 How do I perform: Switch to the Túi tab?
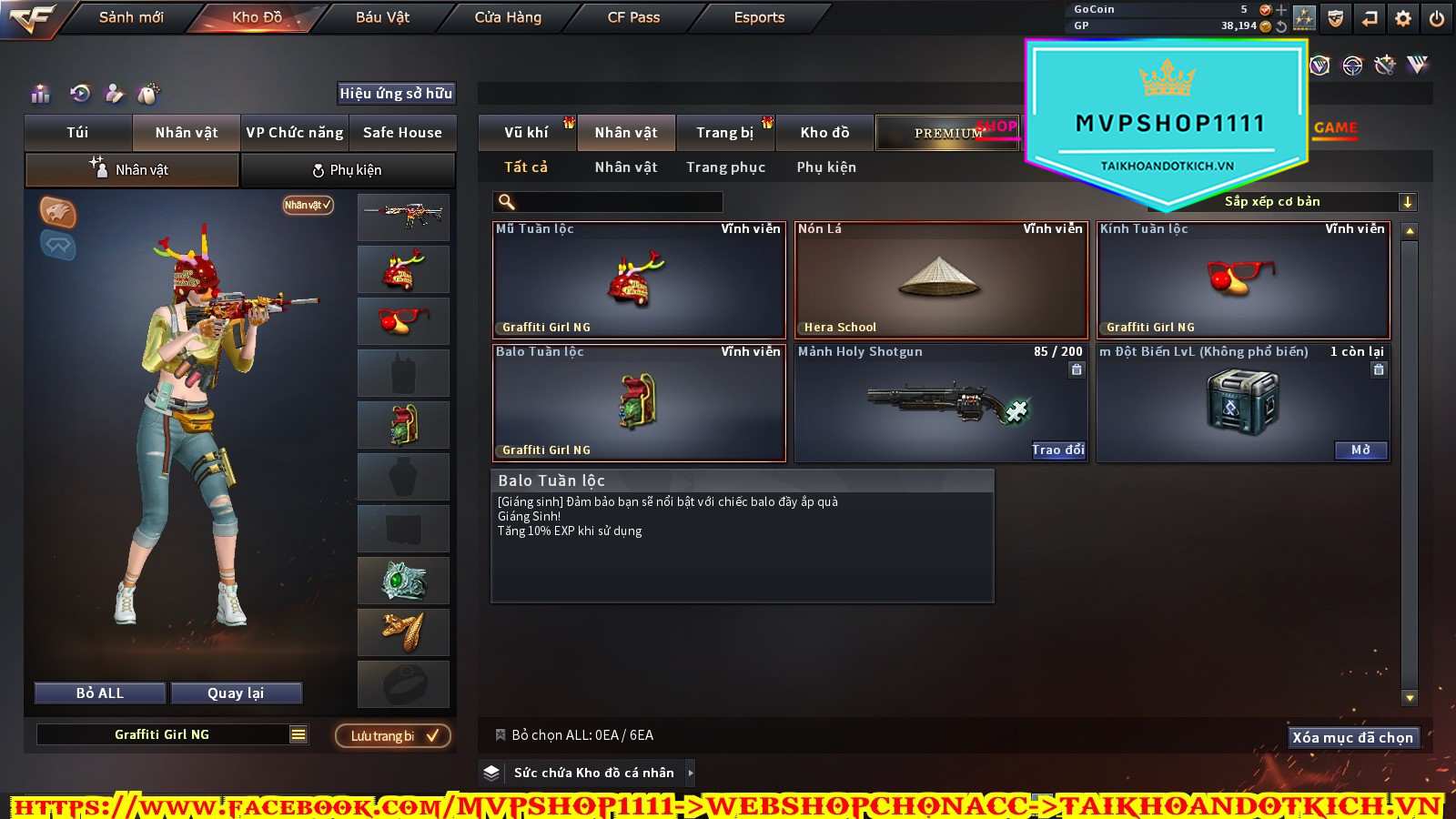(78, 133)
